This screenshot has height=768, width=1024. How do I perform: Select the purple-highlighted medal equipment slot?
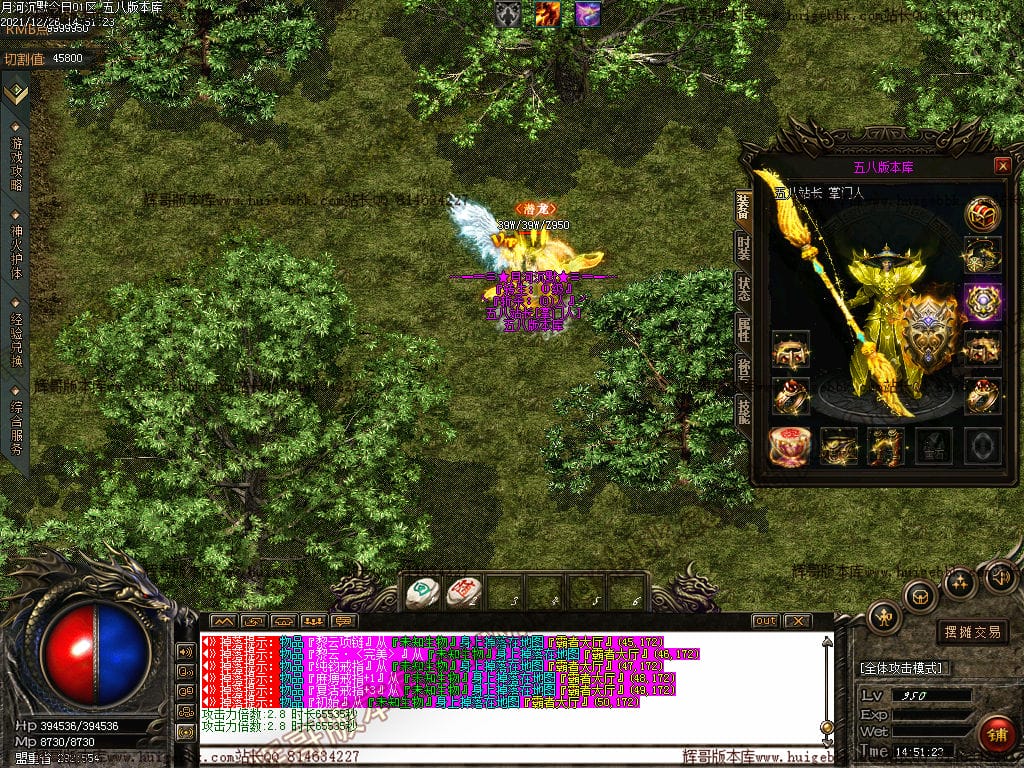(983, 302)
